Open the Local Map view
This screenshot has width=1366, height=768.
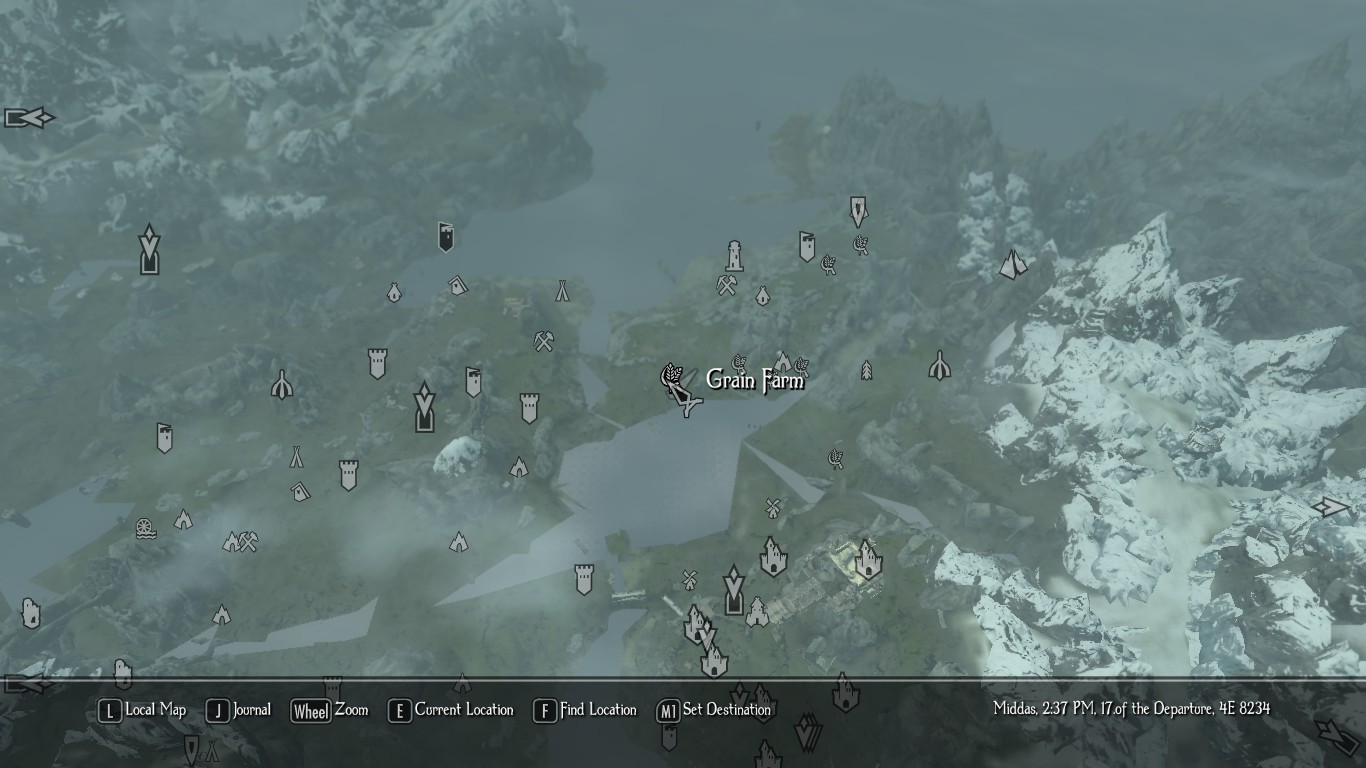point(143,711)
